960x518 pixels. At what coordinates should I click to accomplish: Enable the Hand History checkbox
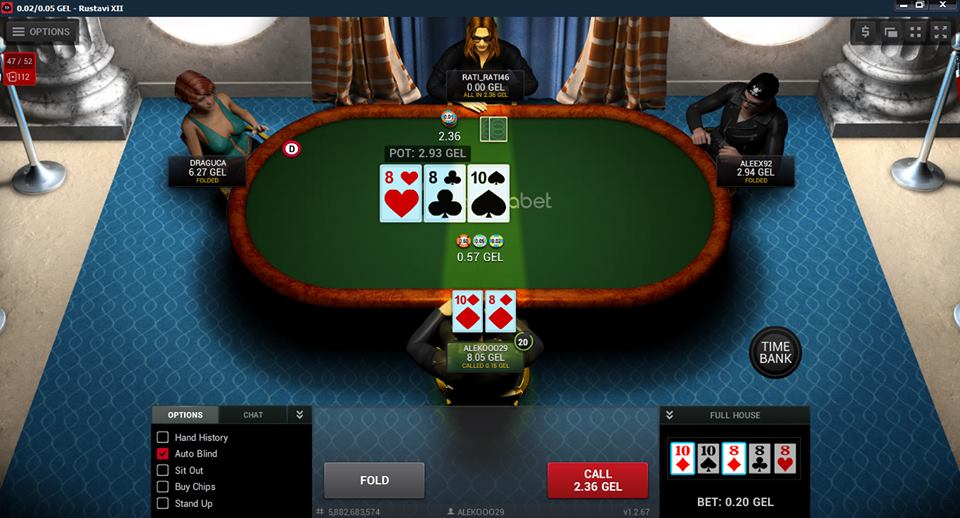(163, 438)
